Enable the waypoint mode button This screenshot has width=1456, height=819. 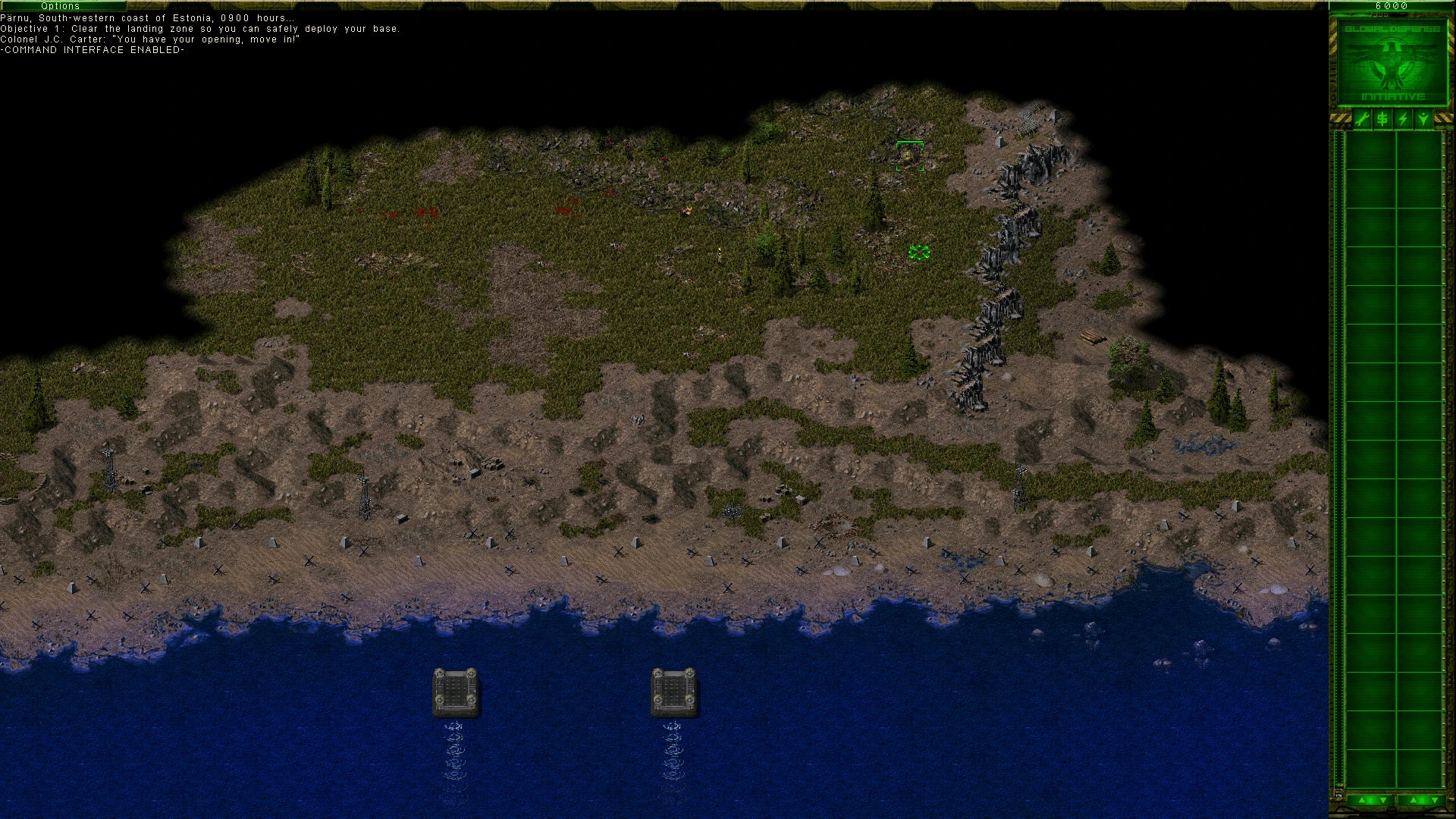pos(1423,119)
